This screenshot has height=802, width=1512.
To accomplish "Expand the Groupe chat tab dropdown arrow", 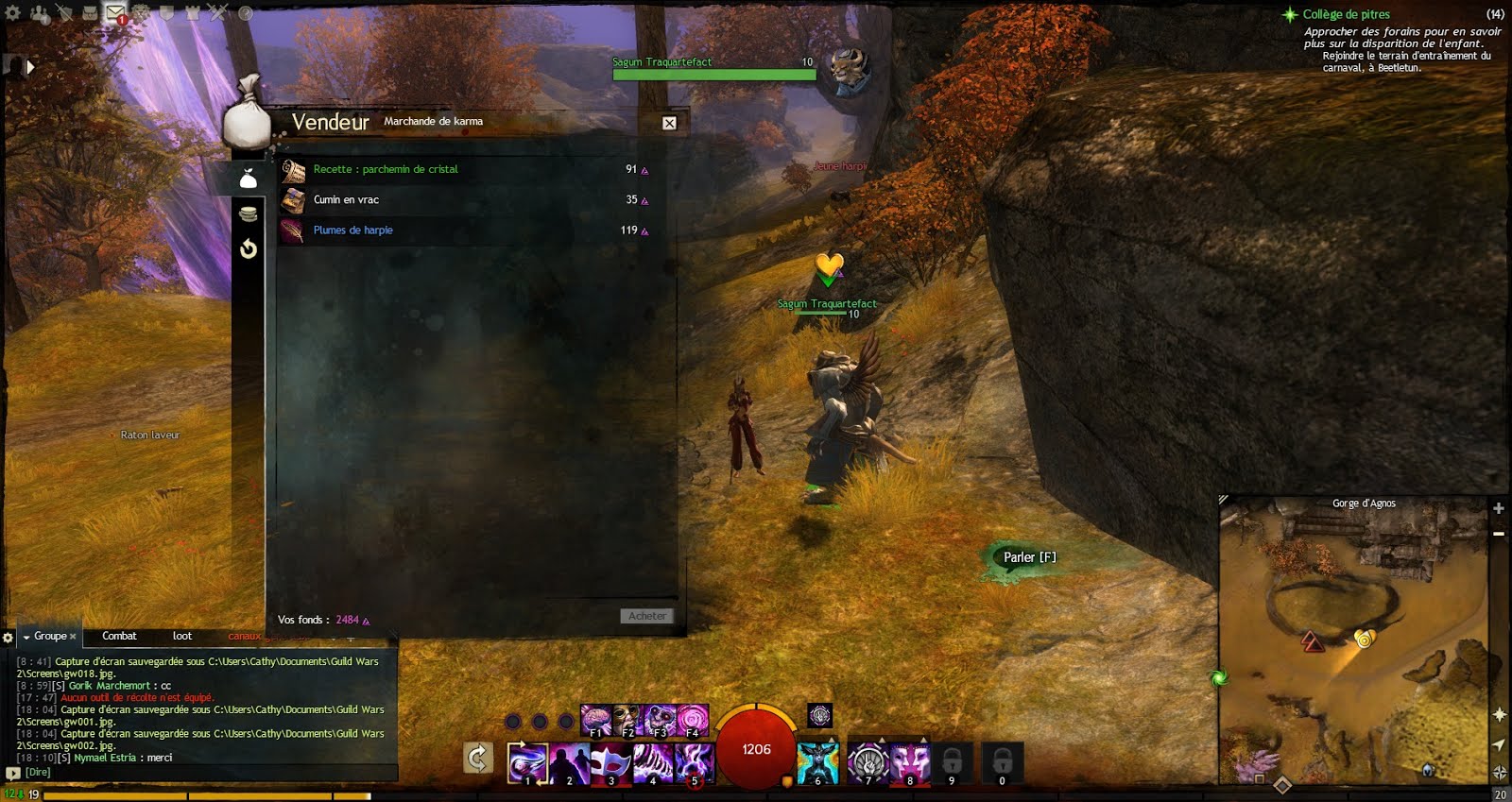I will (26, 636).
